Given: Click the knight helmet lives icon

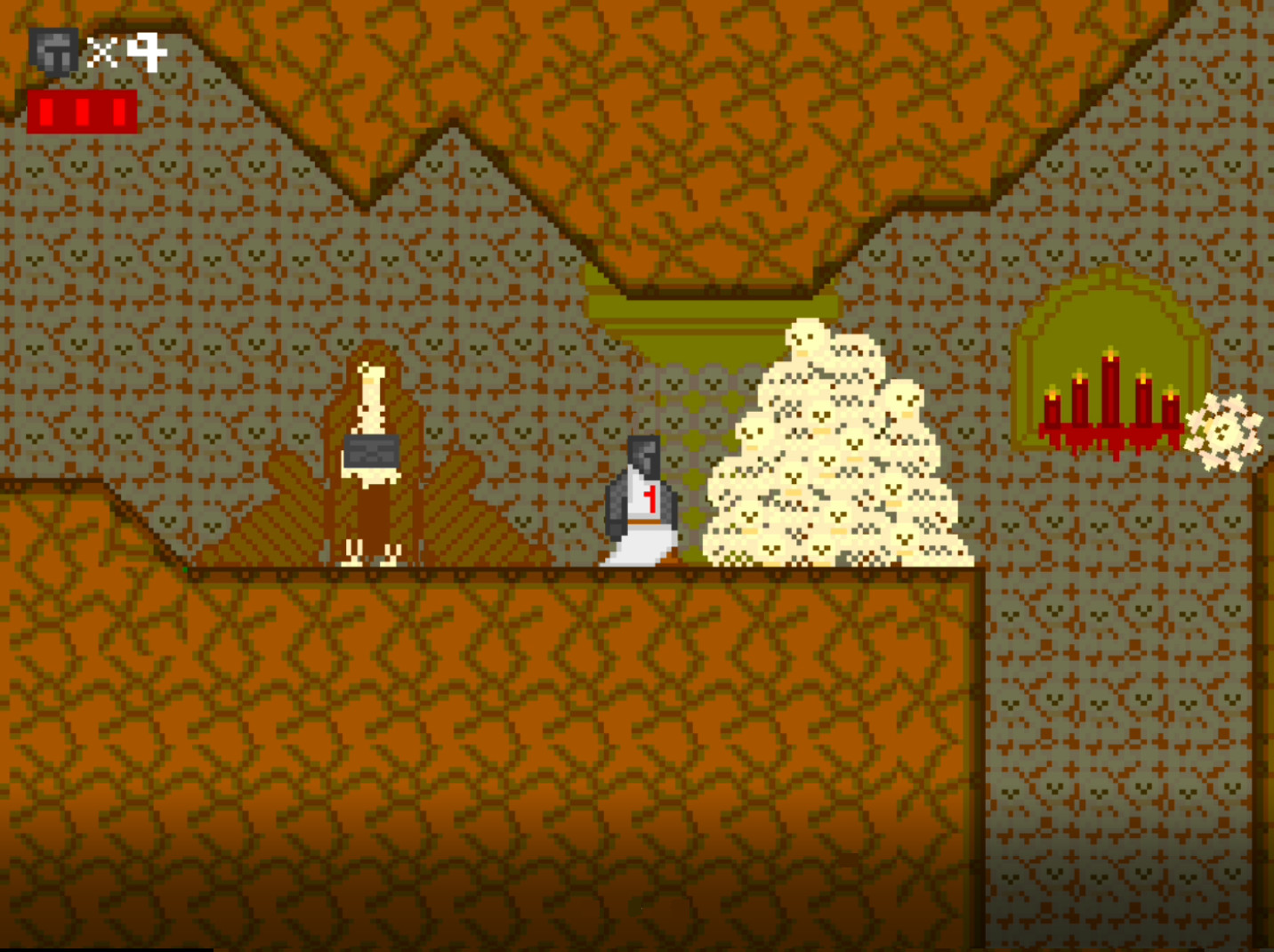Looking at the screenshot, I should coord(52,49).
